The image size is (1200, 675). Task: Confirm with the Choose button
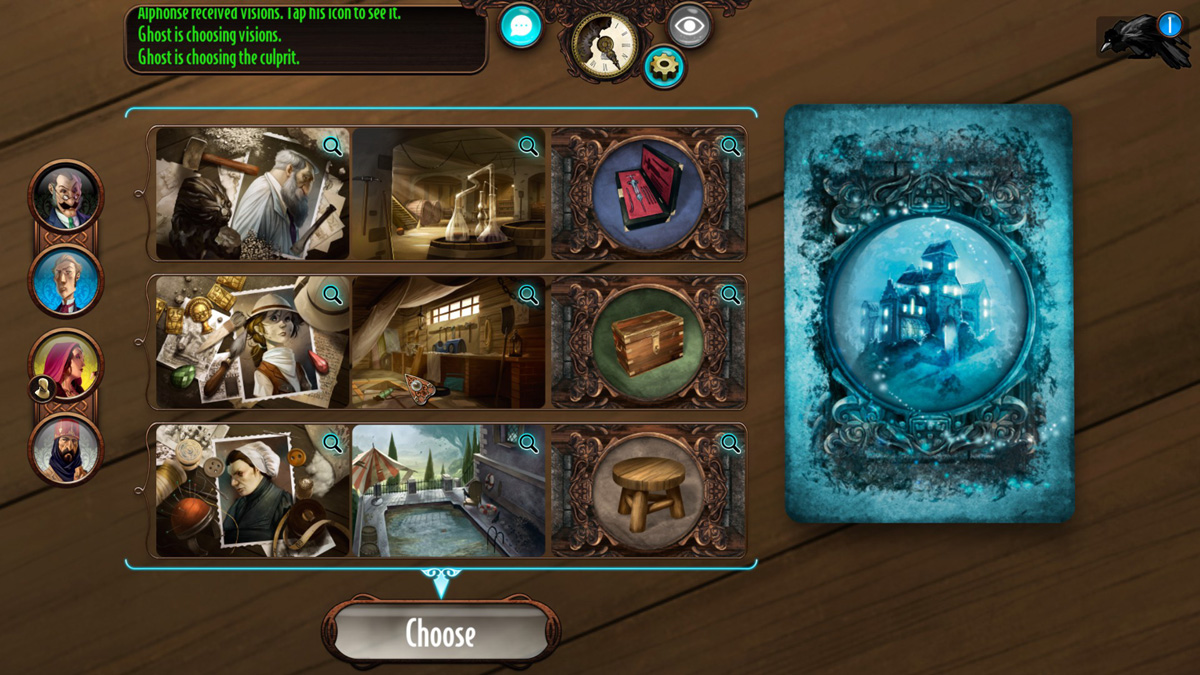[x=440, y=632]
